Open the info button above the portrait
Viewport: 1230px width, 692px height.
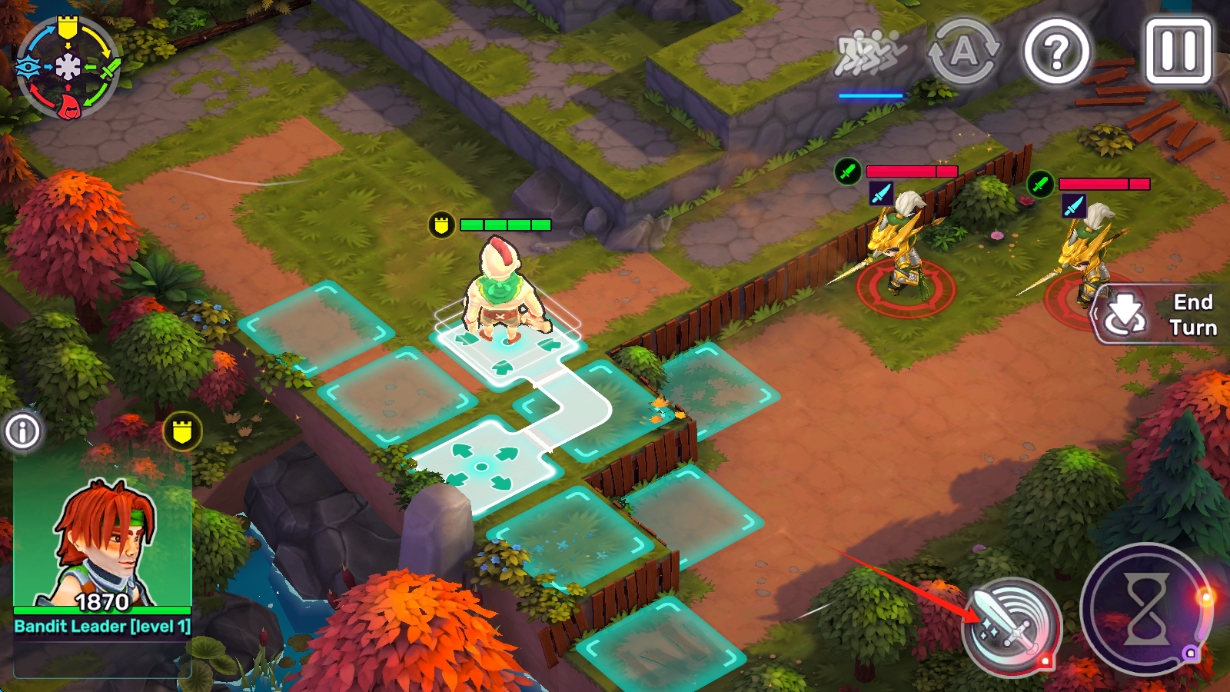pos(22,431)
